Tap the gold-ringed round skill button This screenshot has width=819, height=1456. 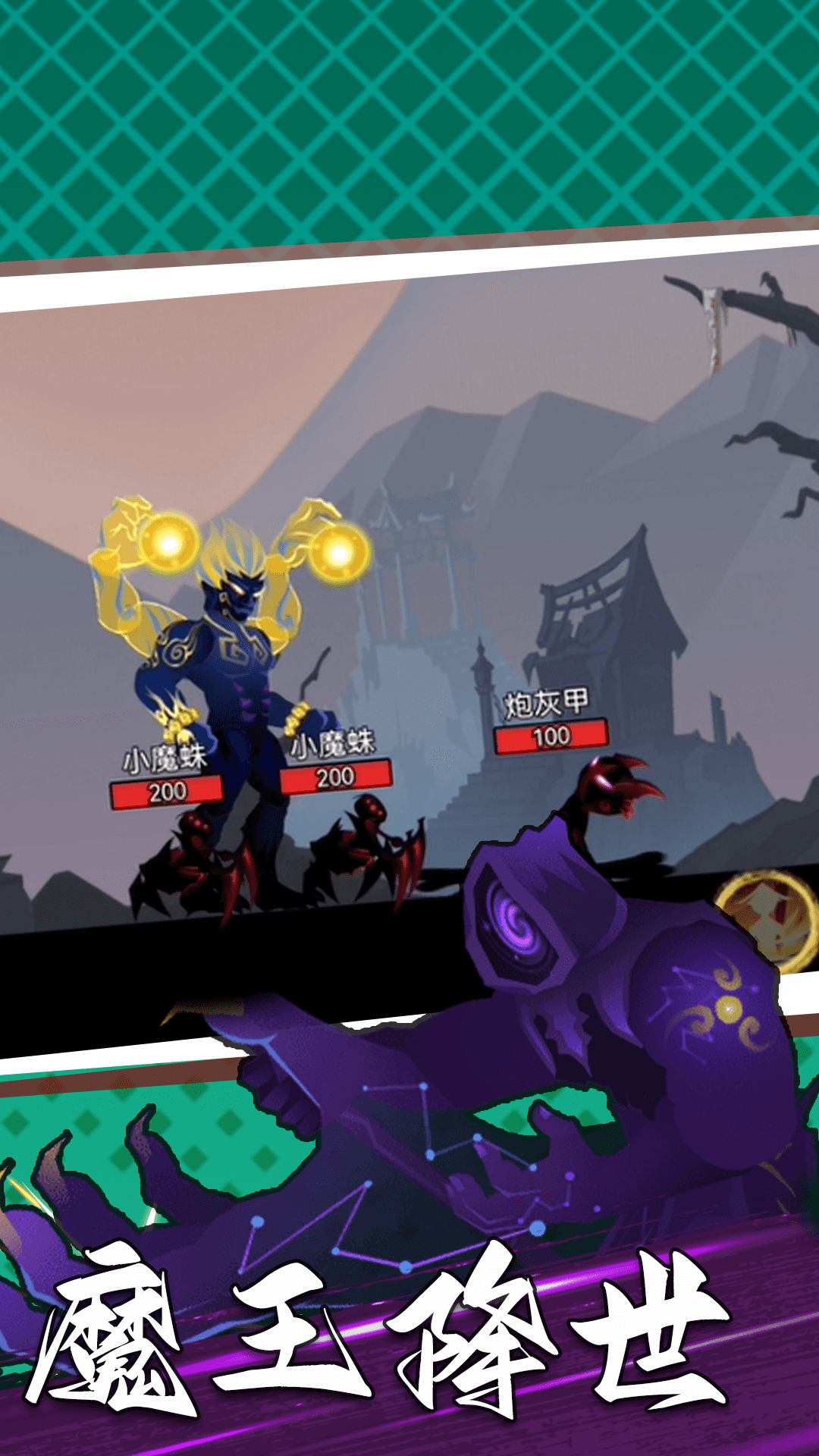coord(767,919)
